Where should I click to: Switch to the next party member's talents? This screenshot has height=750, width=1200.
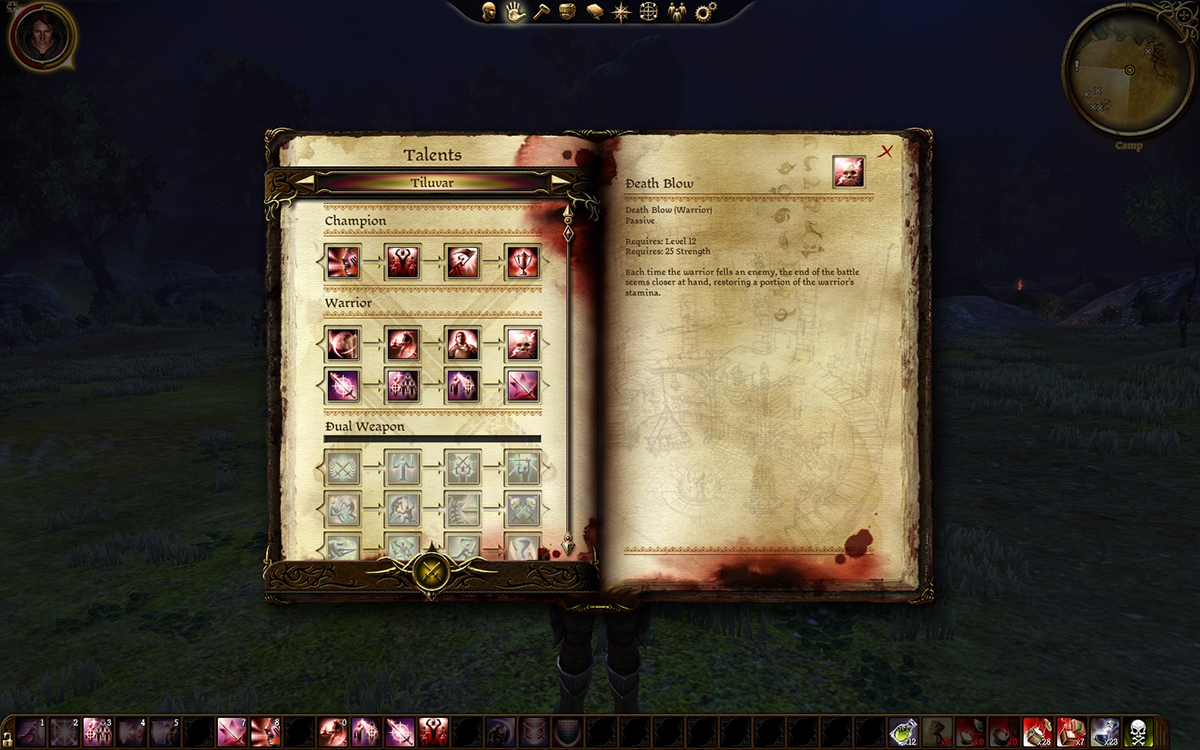tap(560, 182)
